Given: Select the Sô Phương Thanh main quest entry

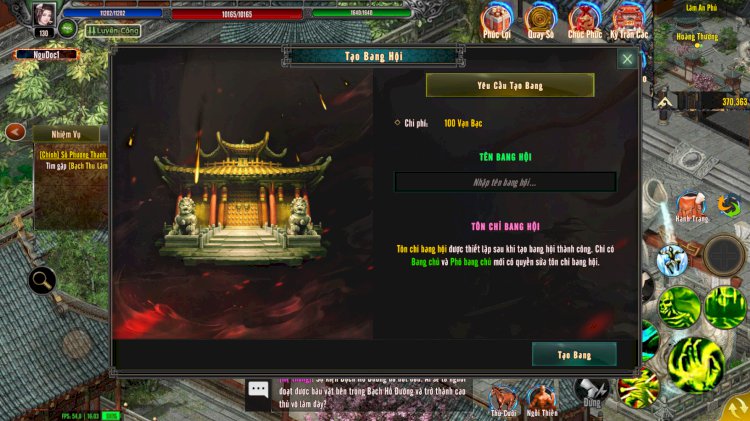Looking at the screenshot, I should pos(72,155).
